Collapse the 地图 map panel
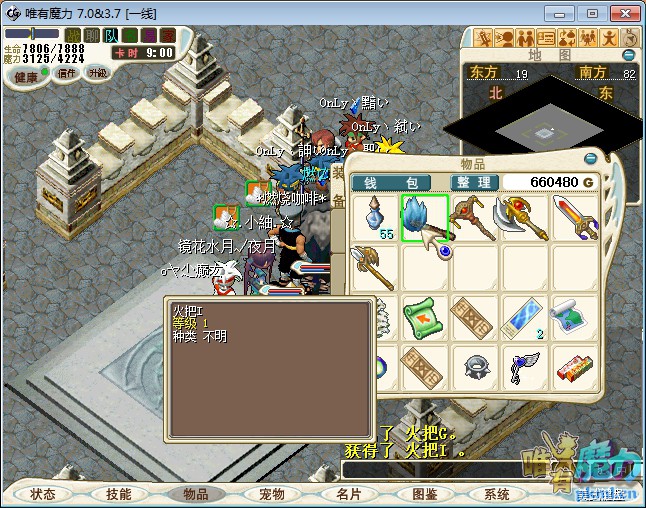This screenshot has width=646, height=508. pos(629,55)
